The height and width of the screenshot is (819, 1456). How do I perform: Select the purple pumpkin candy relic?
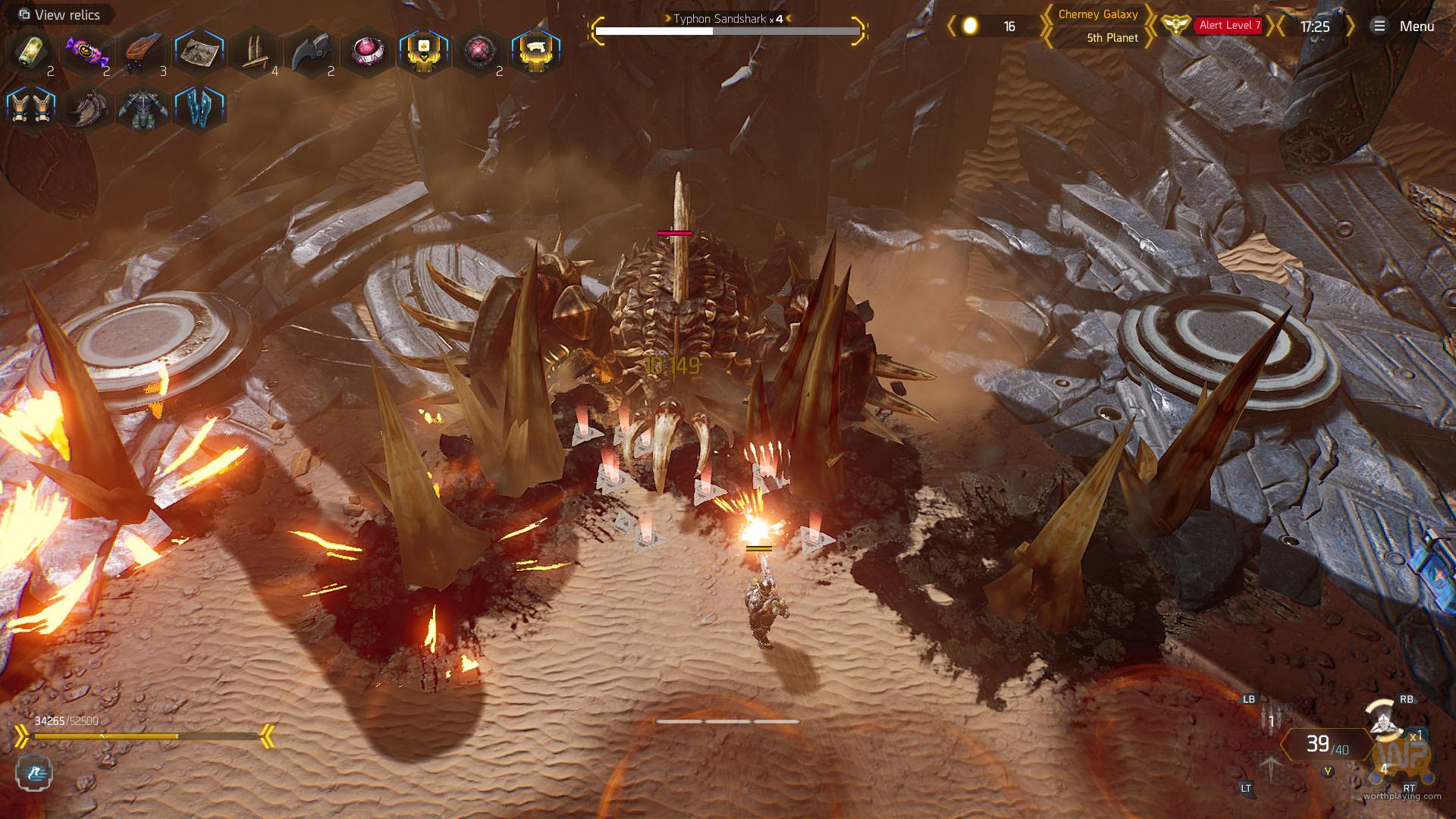(x=86, y=52)
